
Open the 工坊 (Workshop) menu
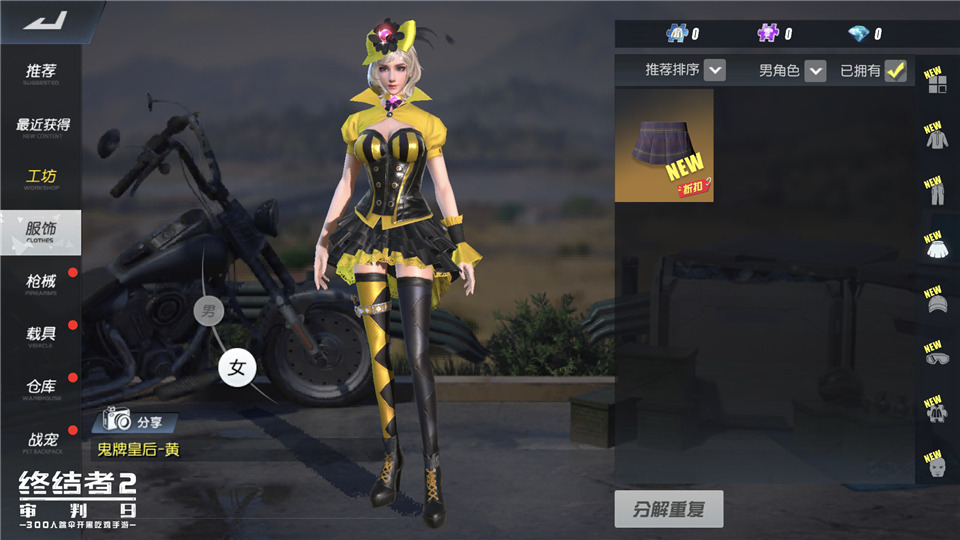click(41, 179)
